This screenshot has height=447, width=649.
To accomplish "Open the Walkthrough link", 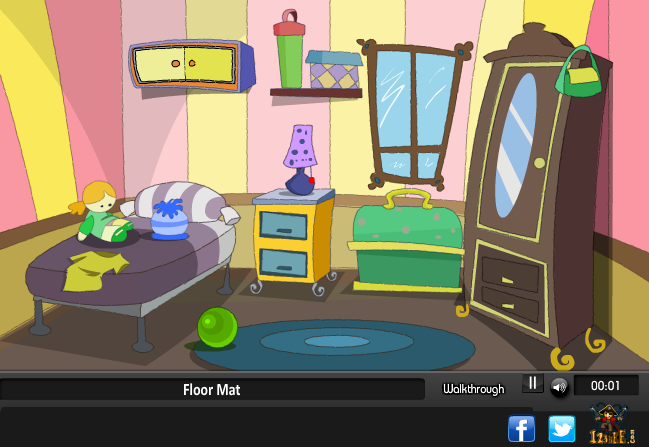I will coord(473,389).
